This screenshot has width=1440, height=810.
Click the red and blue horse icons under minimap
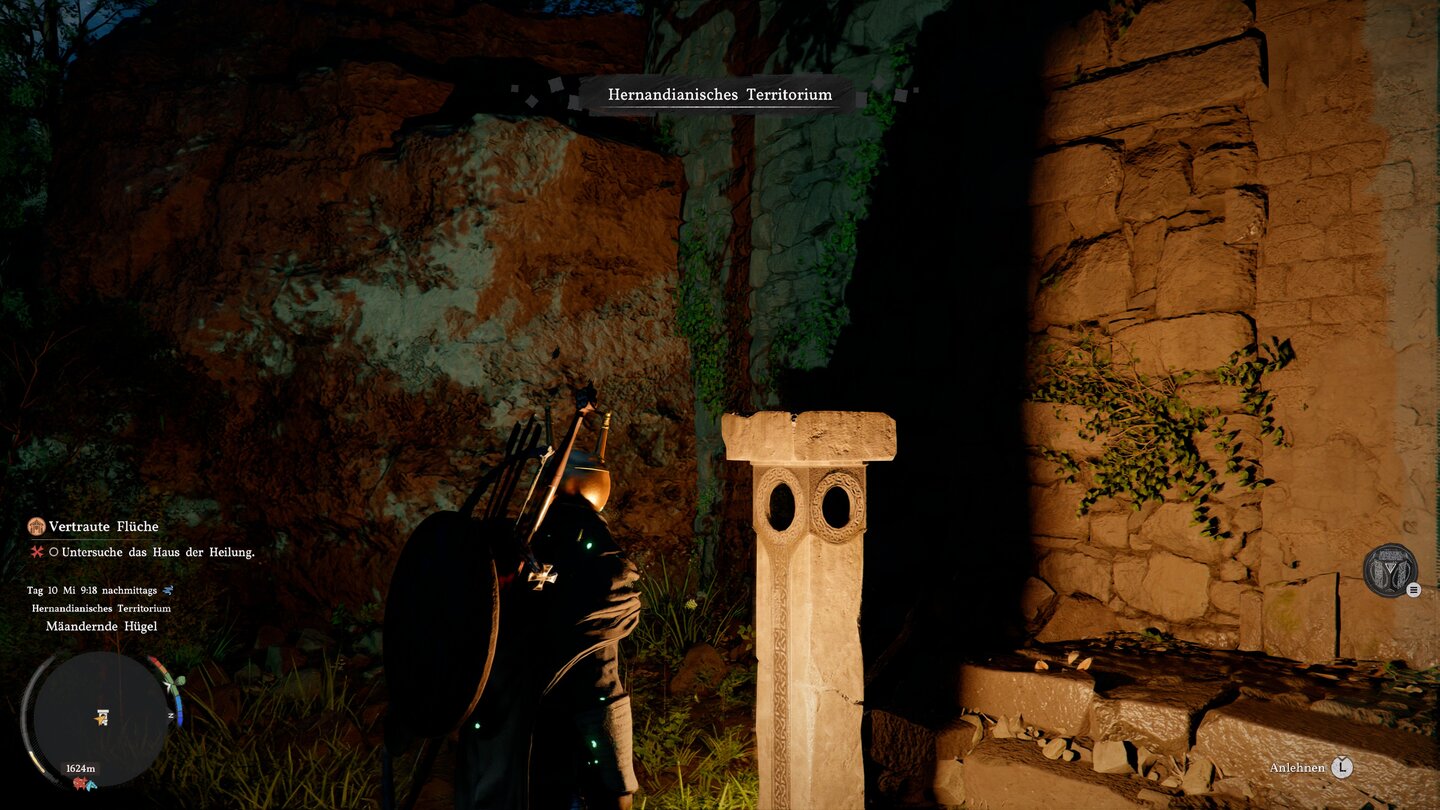[83, 783]
